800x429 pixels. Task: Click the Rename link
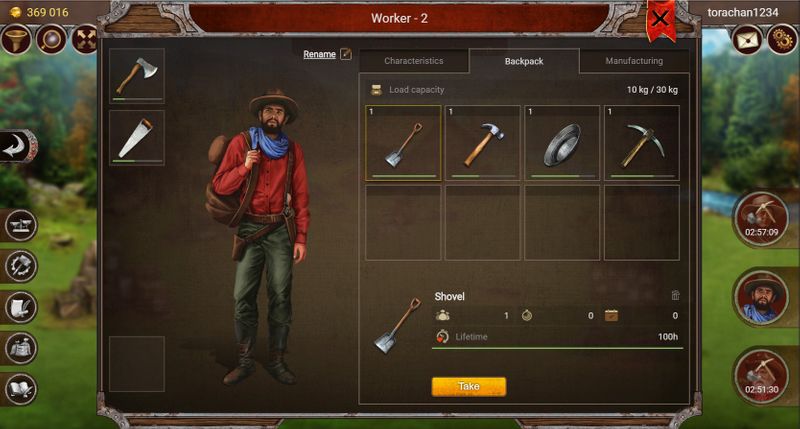[x=320, y=54]
